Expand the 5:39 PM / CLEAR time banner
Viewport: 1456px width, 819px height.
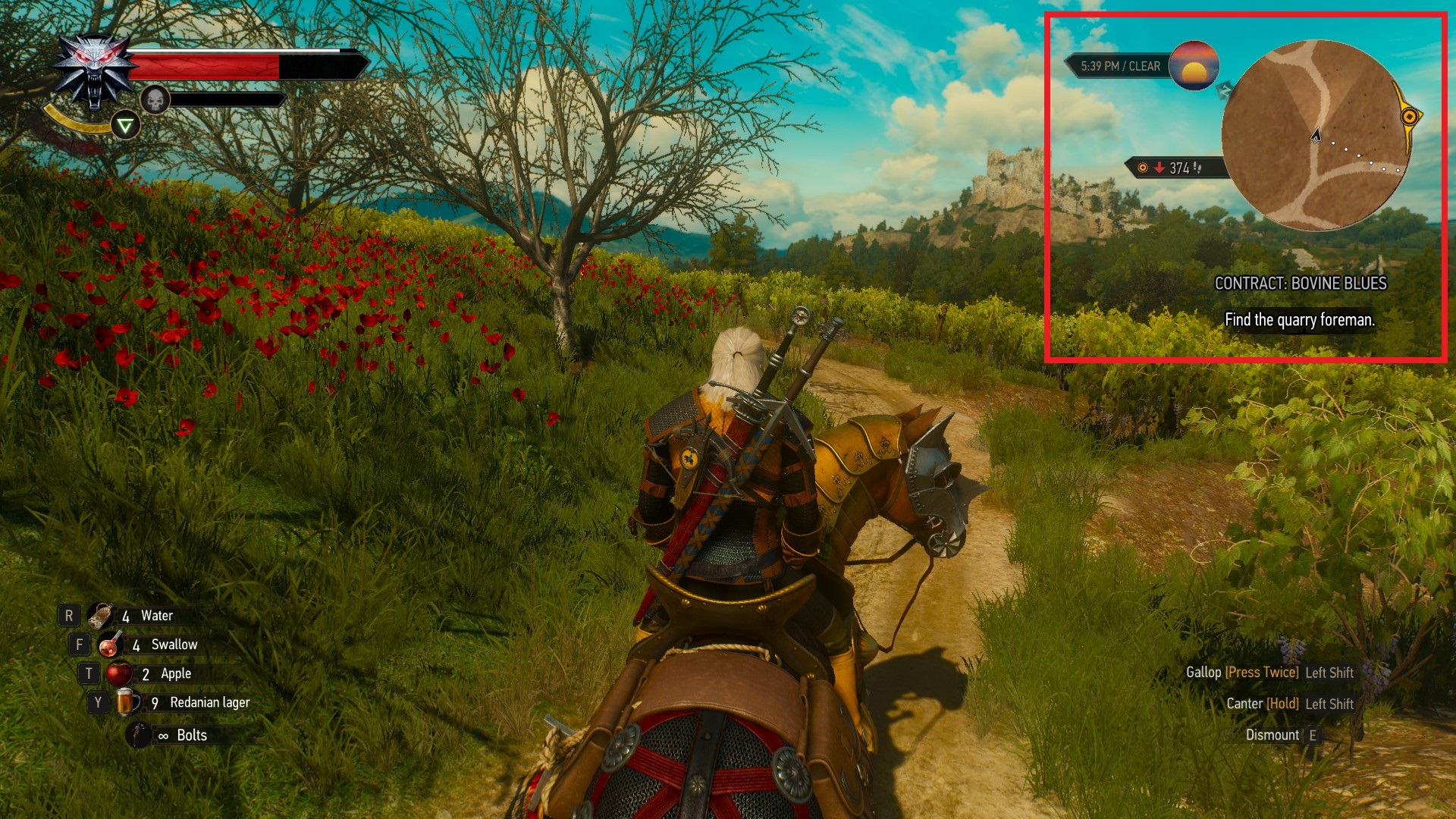(1119, 66)
